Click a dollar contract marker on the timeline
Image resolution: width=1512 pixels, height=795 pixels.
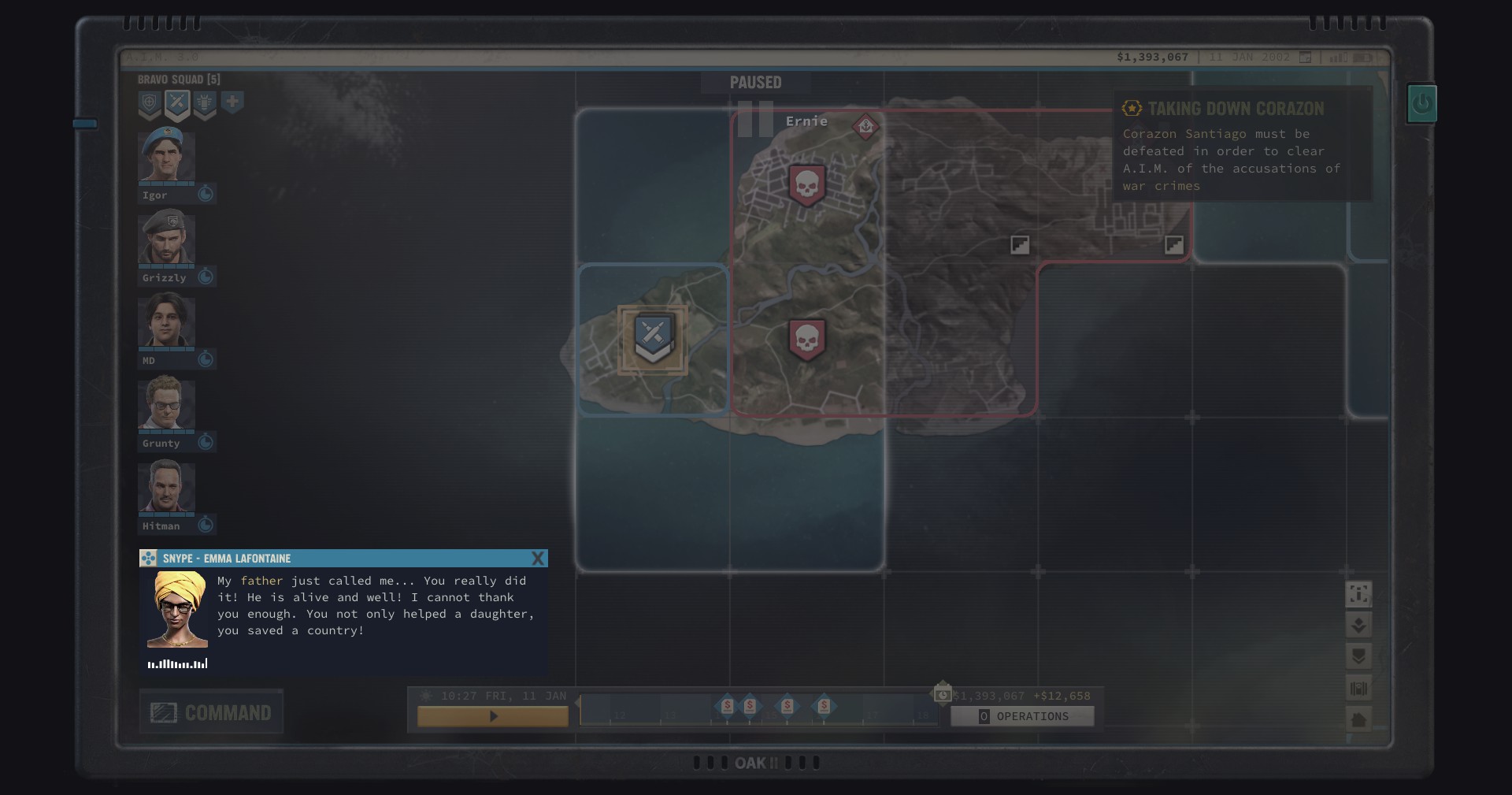pos(726,708)
